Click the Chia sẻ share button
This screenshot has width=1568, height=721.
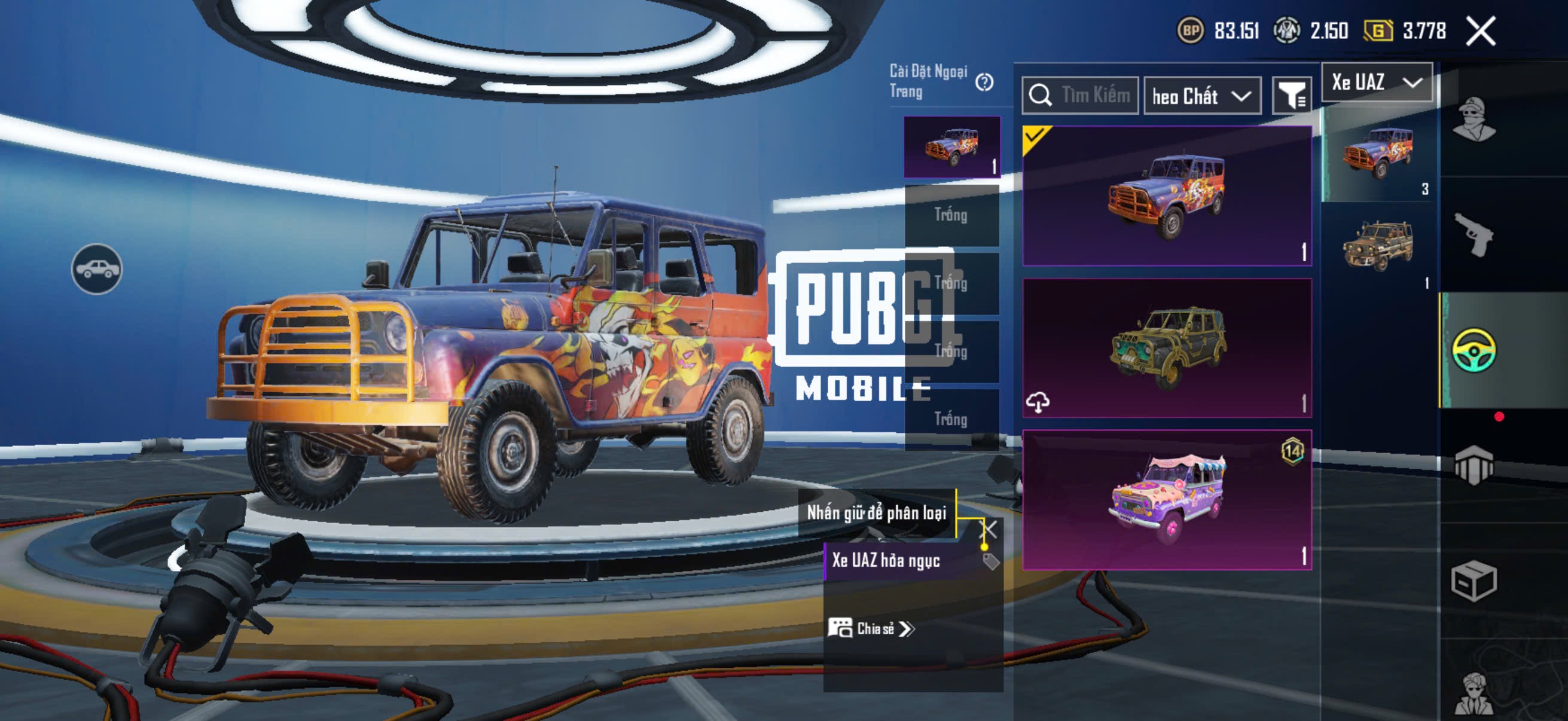pyautogui.click(x=872, y=628)
